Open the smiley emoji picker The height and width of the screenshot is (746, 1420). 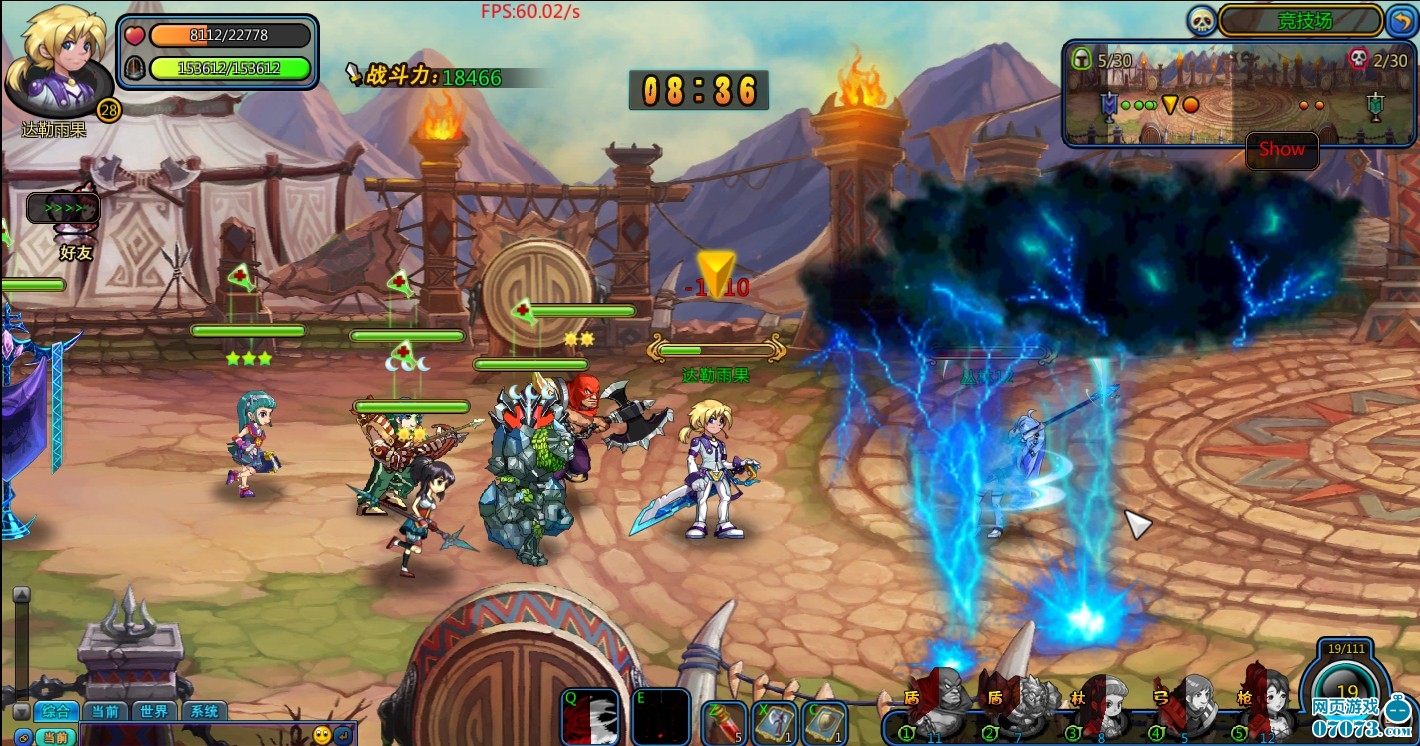[x=322, y=735]
